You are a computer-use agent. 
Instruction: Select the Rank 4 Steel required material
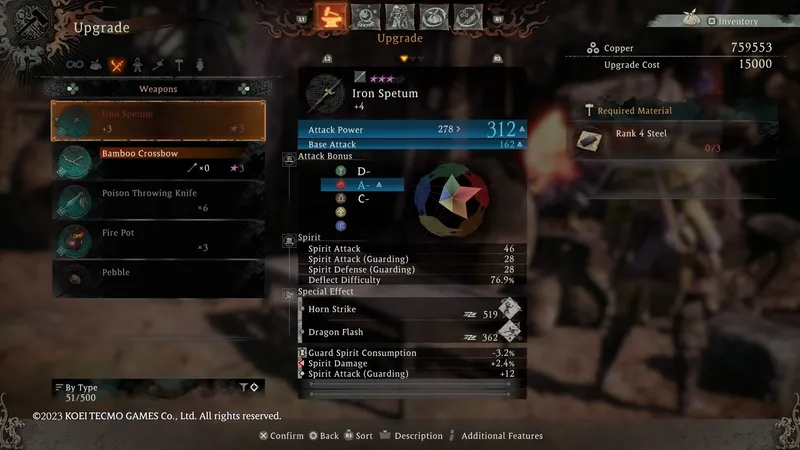point(661,141)
